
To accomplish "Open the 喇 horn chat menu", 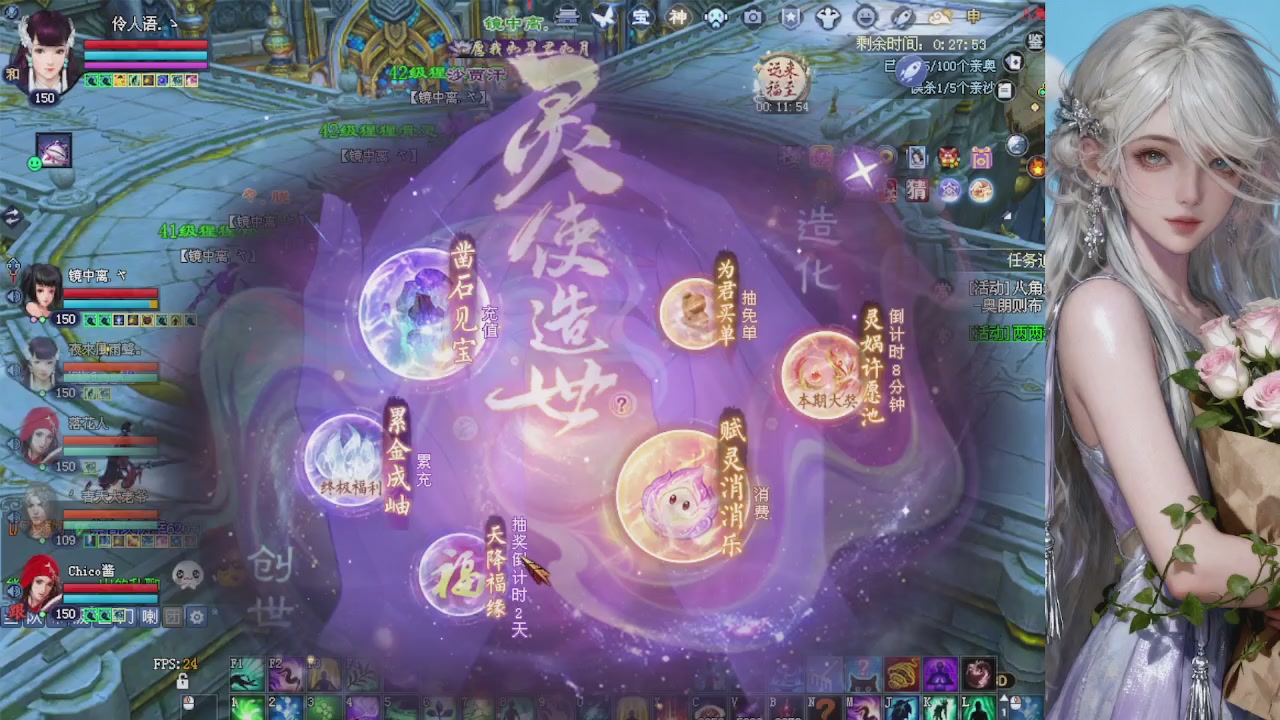I will tap(148, 617).
